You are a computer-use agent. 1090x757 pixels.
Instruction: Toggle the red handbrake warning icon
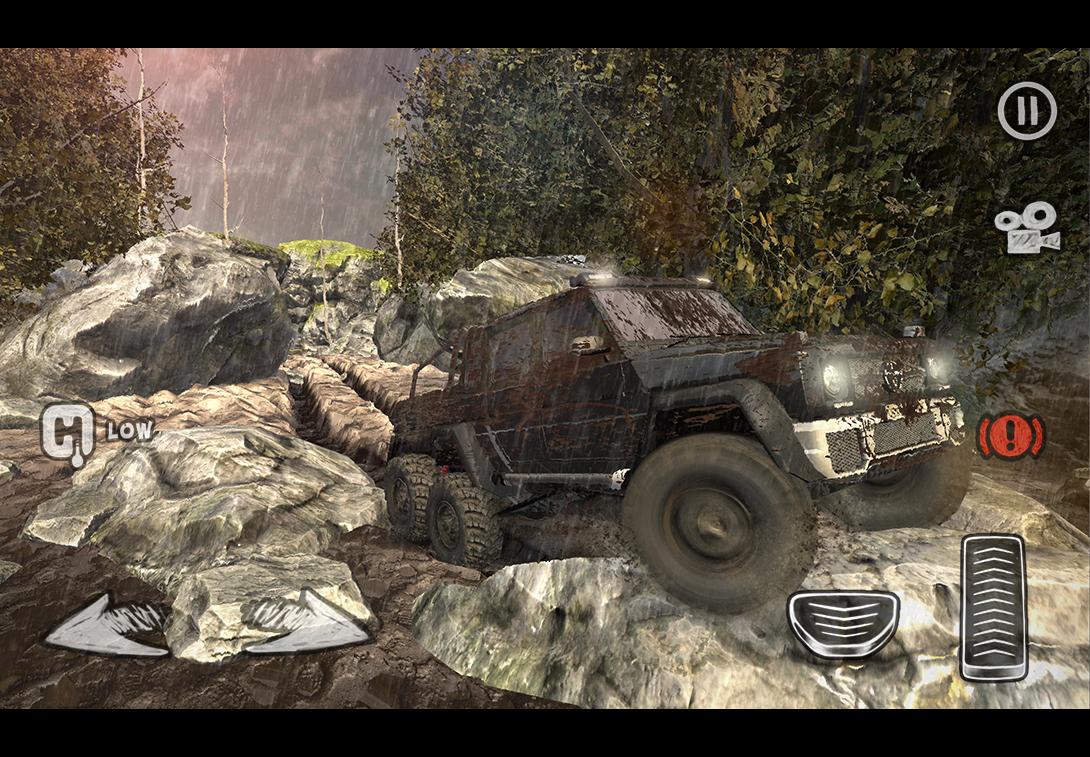click(x=1011, y=436)
